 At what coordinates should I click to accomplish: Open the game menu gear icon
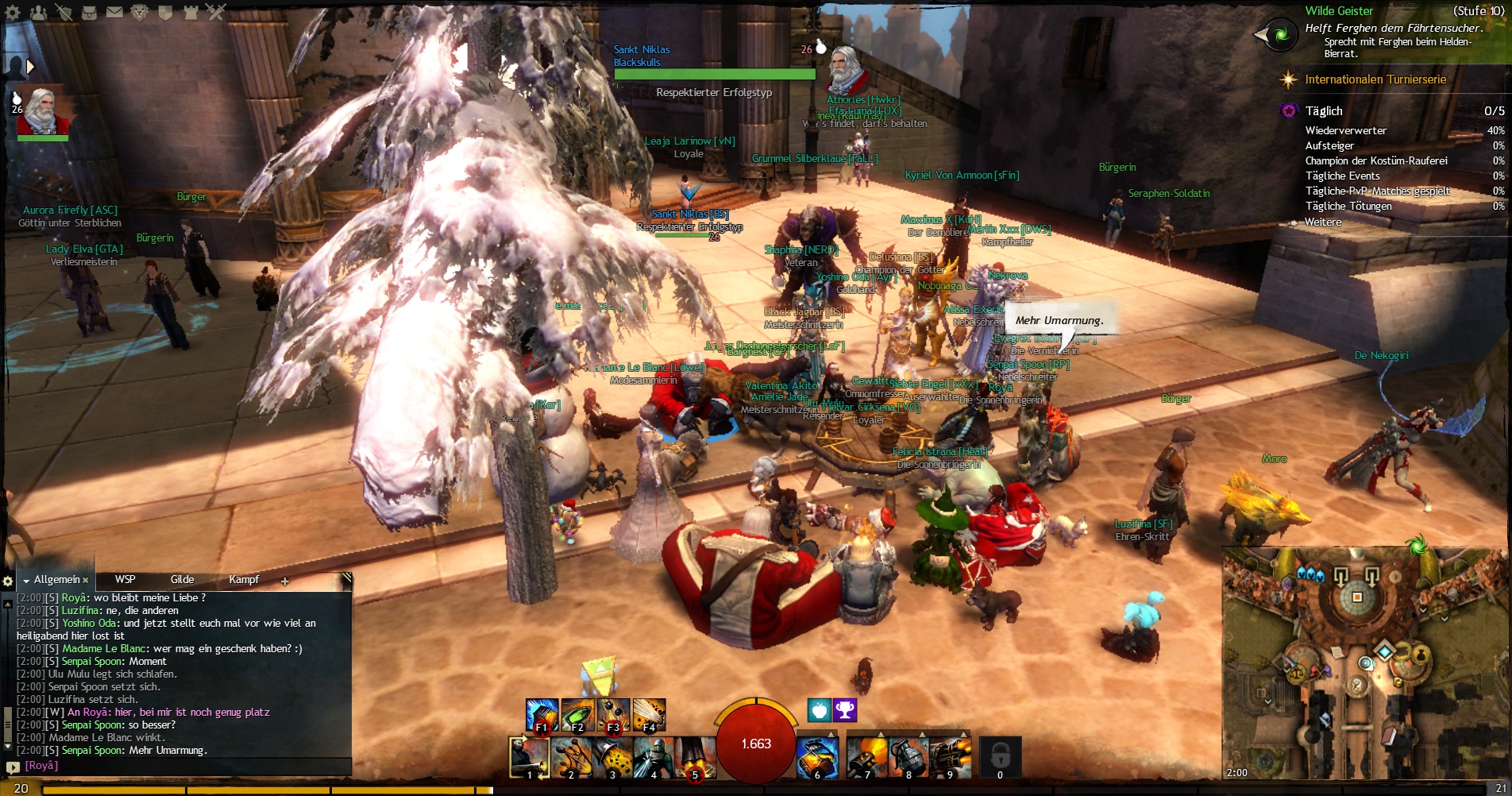pos(13,12)
